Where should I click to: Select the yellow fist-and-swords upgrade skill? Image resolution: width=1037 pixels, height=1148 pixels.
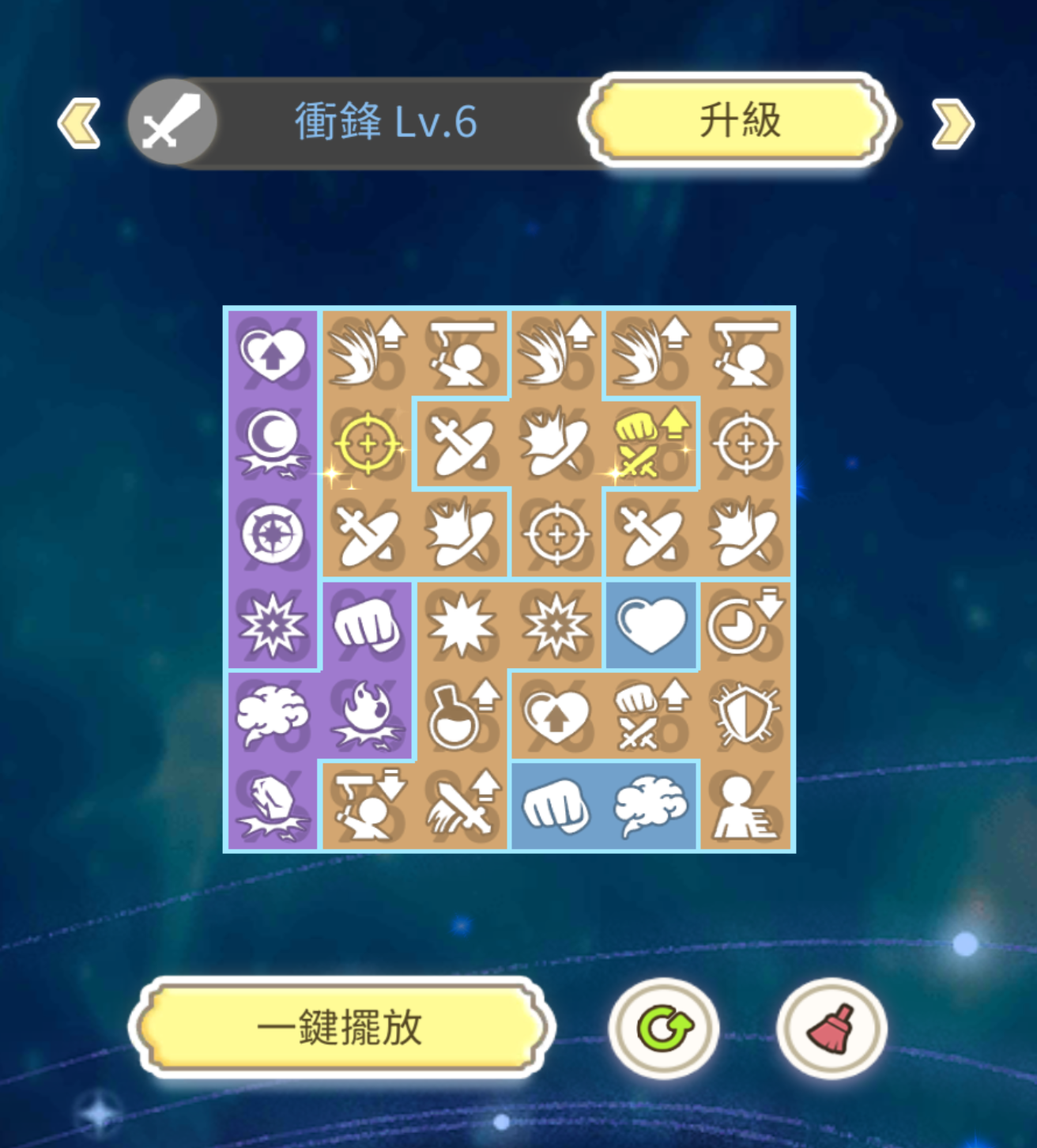650,444
